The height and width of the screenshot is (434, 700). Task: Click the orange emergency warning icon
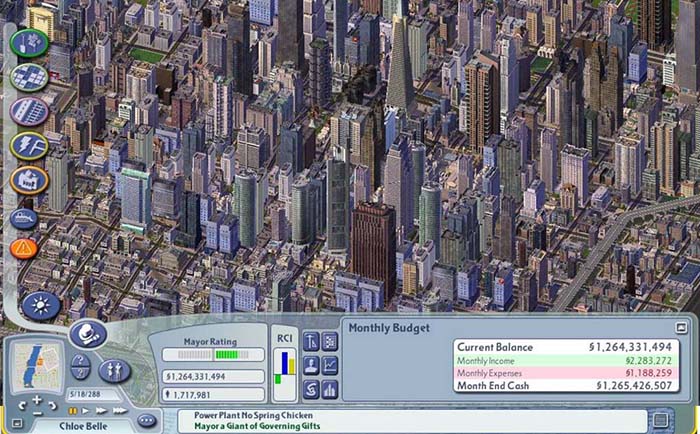tap(24, 247)
